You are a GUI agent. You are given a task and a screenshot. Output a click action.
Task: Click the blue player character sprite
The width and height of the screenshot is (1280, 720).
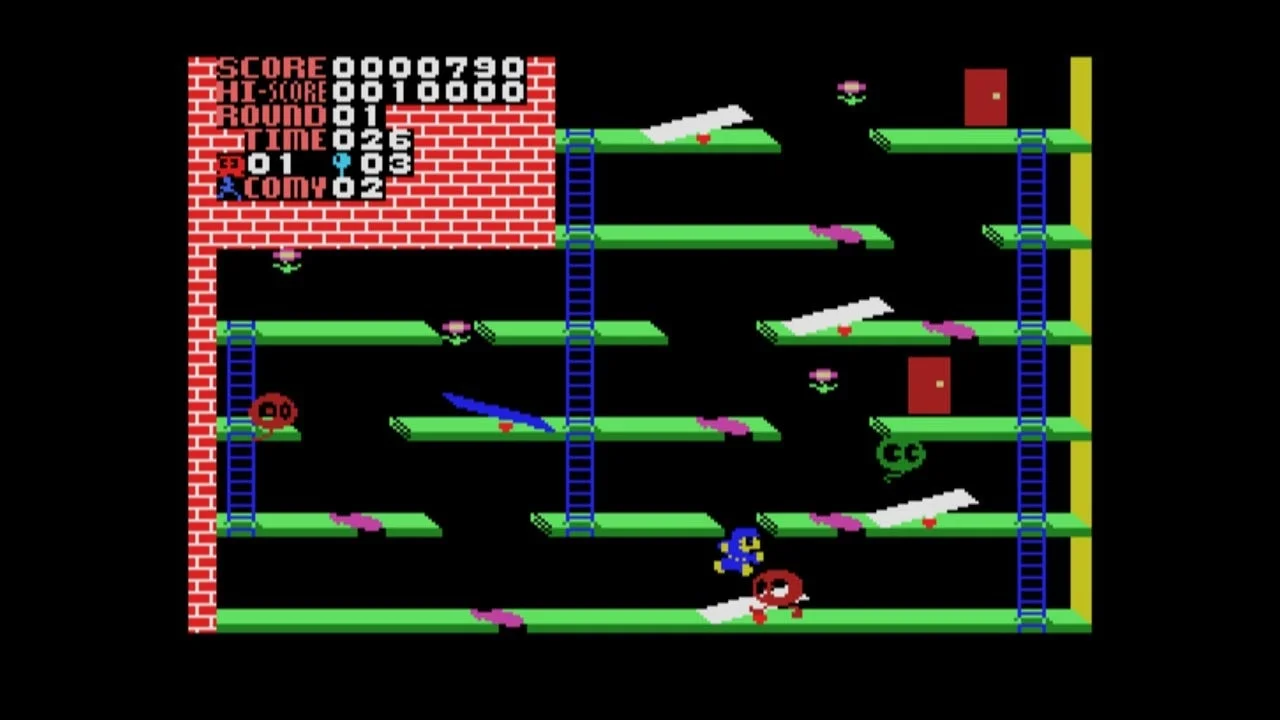(x=738, y=552)
